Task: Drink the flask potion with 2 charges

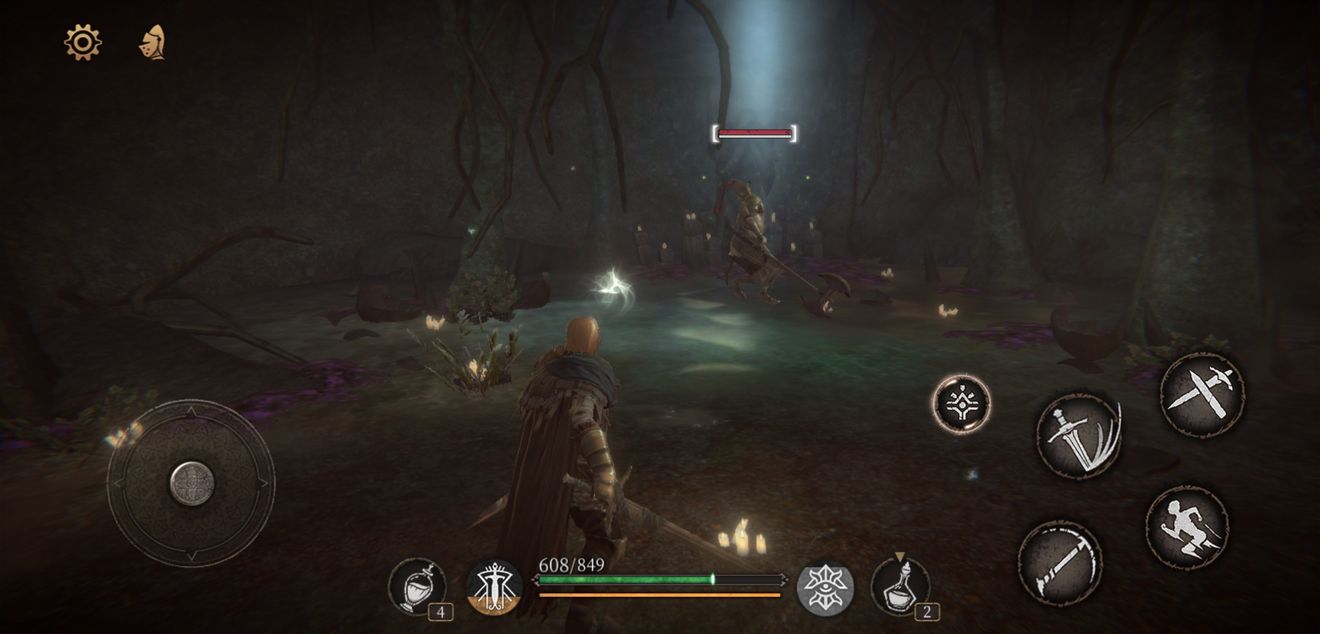Action: tap(900, 586)
